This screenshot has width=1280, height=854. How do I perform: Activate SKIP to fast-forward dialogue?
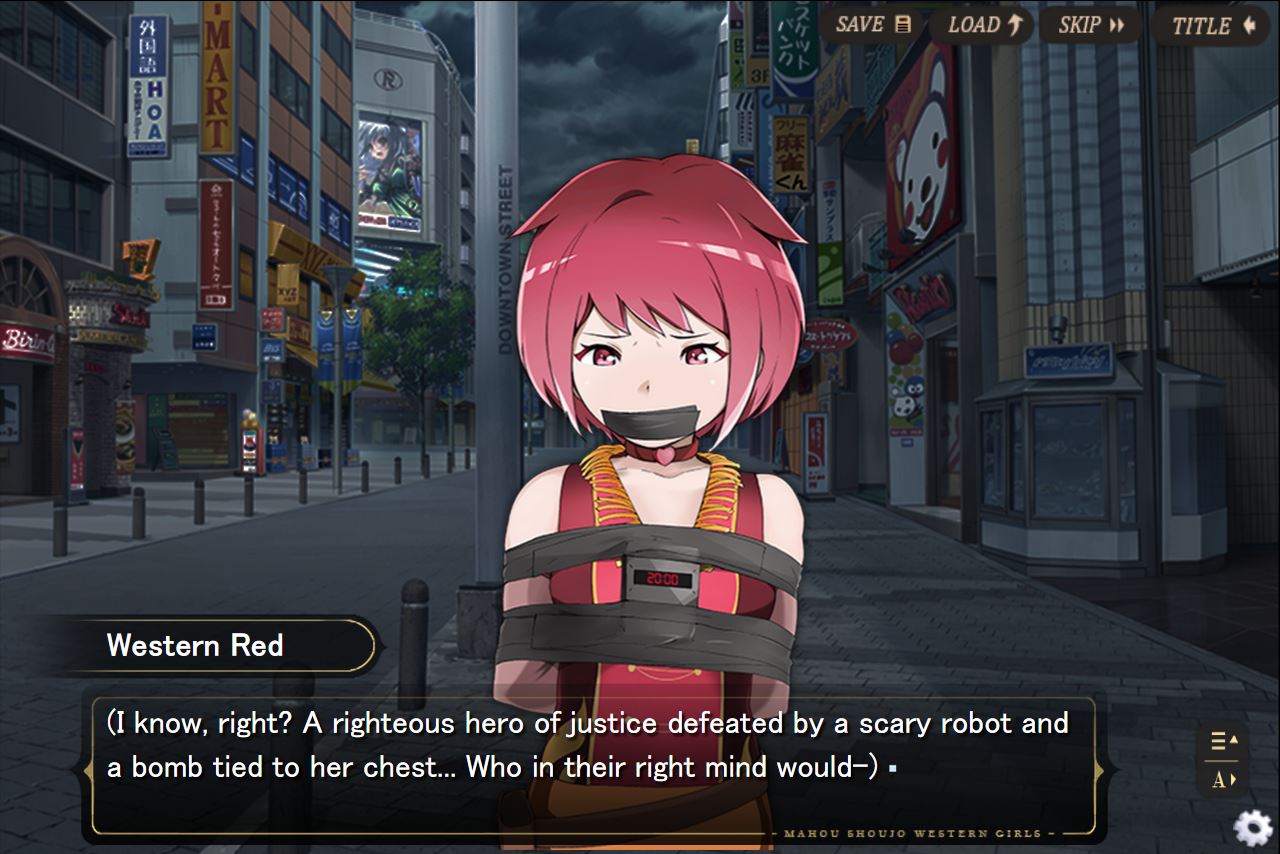pyautogui.click(x=1090, y=25)
